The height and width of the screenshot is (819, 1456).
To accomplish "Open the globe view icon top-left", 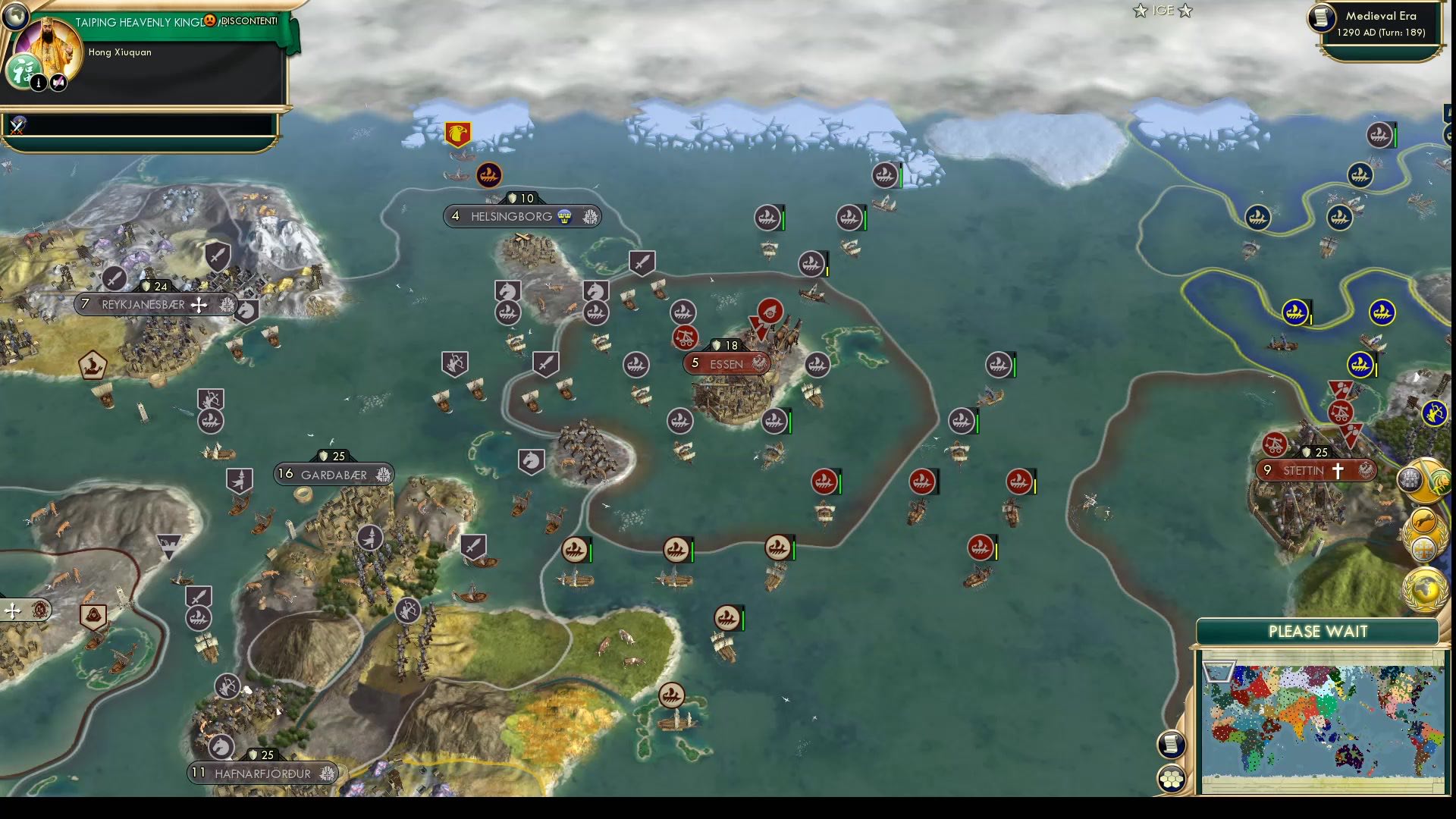I will [x=16, y=17].
